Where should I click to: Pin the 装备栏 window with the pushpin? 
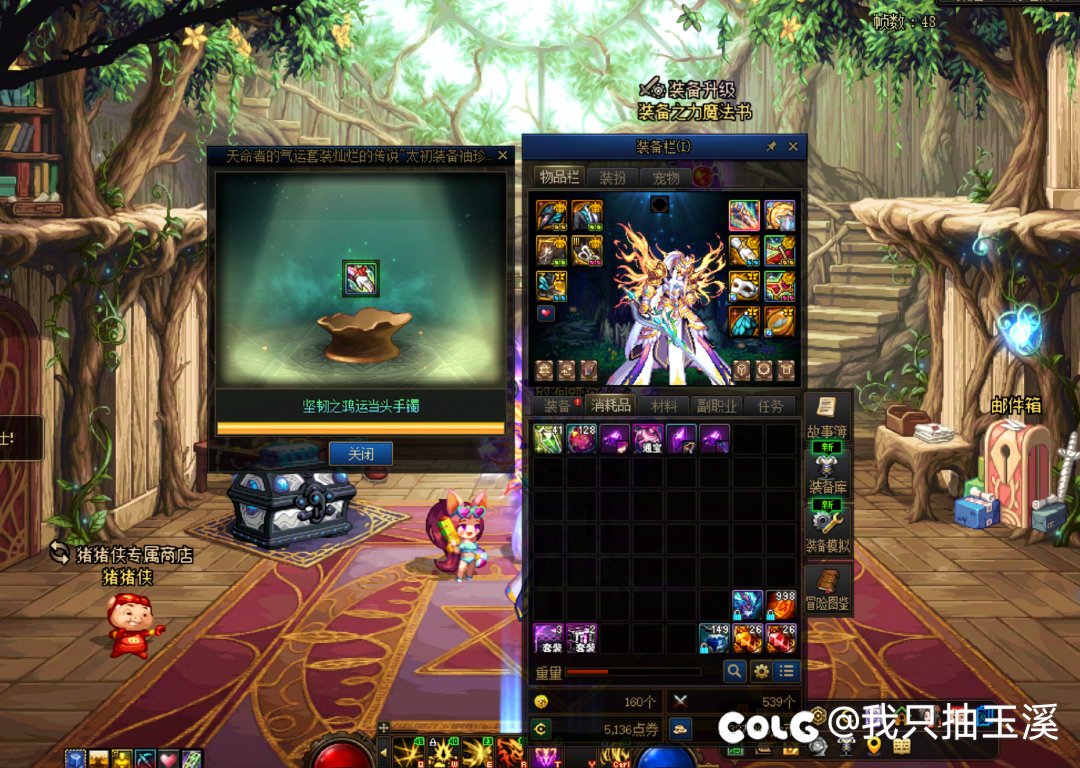click(x=771, y=147)
